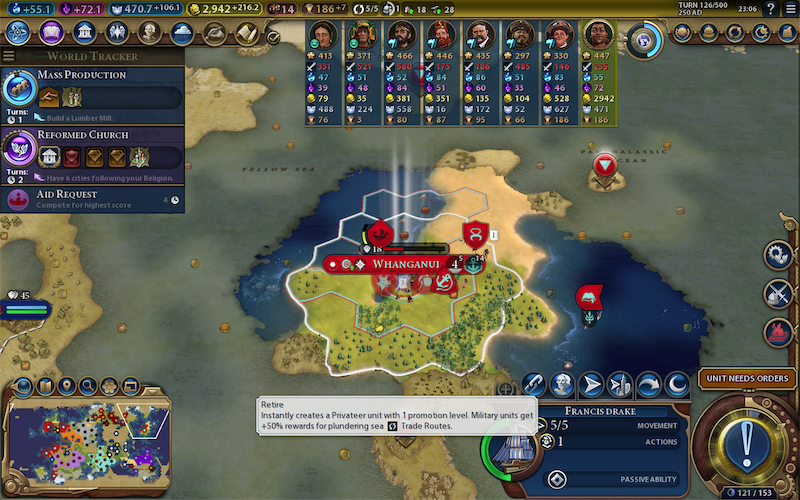Open the Civics tree
This screenshot has height=500, width=800.
(x=51, y=33)
